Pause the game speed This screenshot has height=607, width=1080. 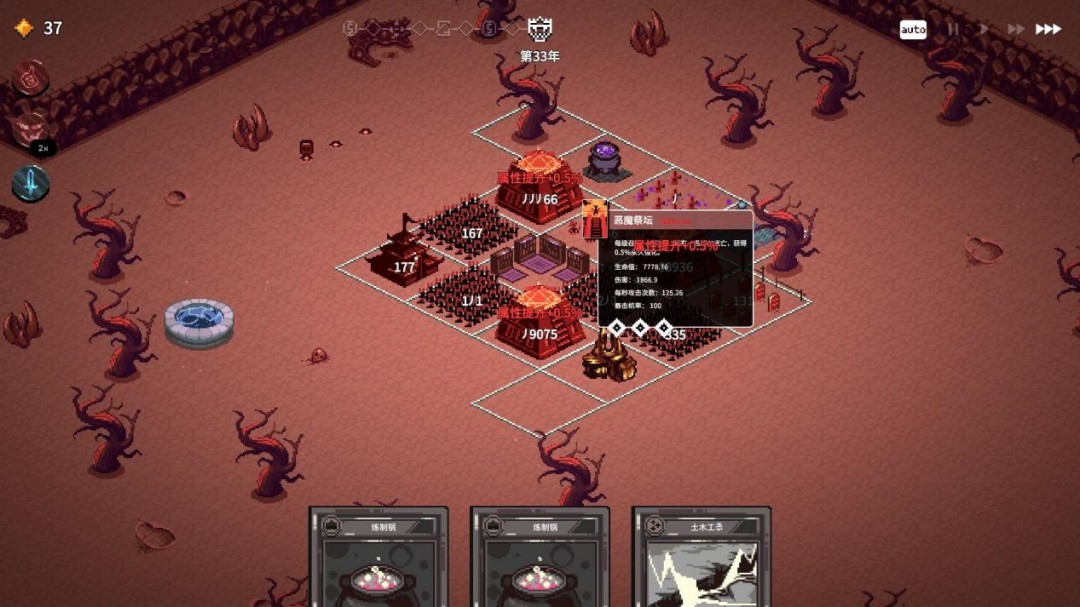point(953,29)
